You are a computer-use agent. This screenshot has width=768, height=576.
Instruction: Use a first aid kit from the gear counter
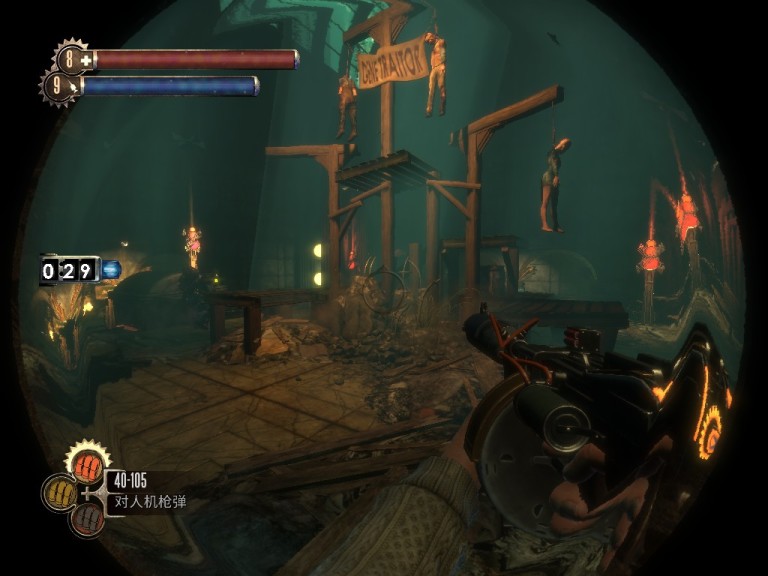pos(72,59)
